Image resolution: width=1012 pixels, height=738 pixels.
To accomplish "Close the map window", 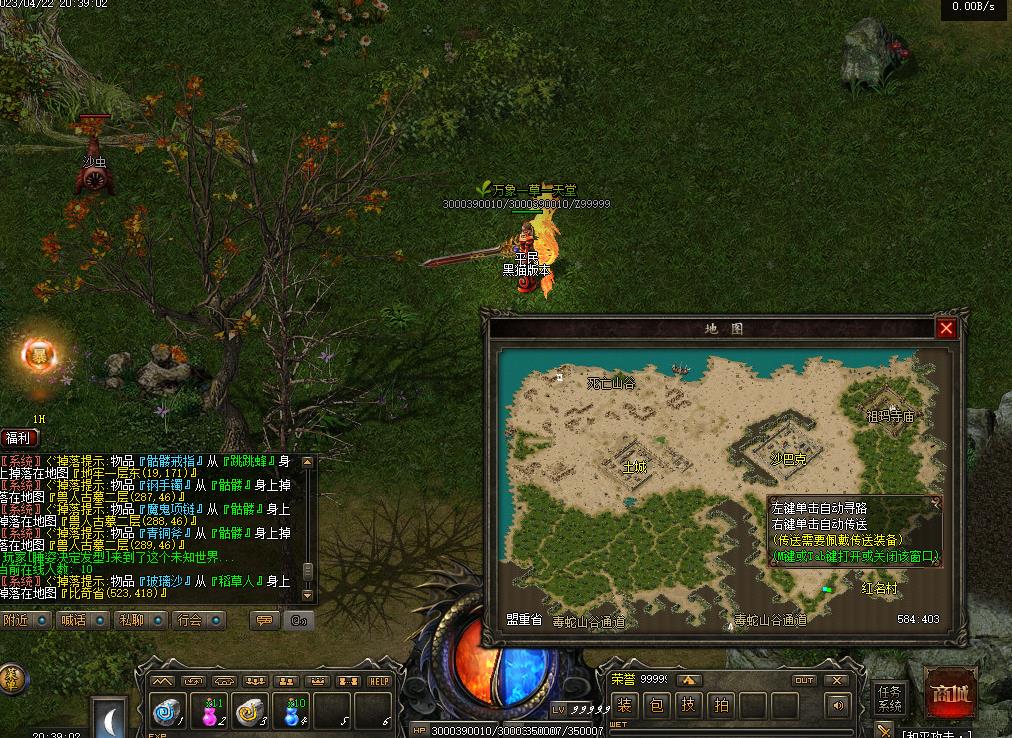I will [946, 328].
